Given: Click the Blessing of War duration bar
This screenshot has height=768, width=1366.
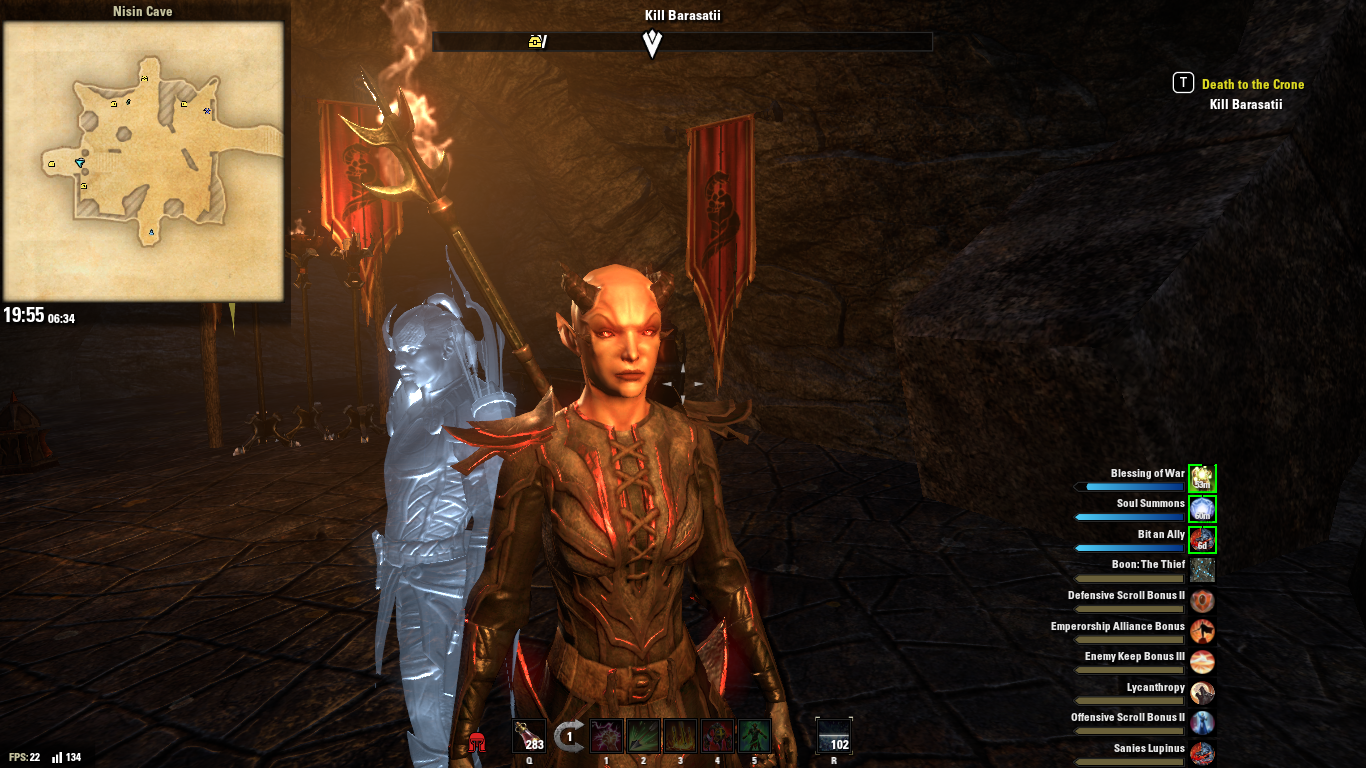Looking at the screenshot, I should click(x=1130, y=487).
